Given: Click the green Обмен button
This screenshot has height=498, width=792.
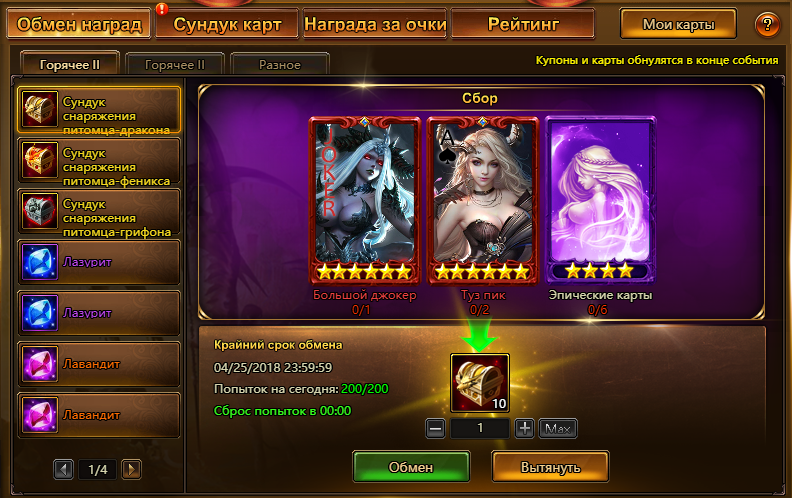Looking at the screenshot, I should [411, 467].
